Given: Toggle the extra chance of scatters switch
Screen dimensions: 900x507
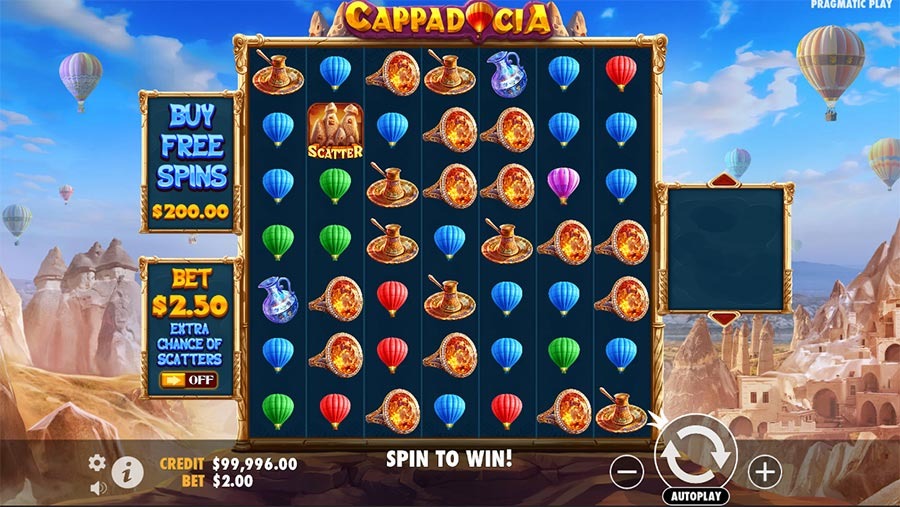Looking at the screenshot, I should click(188, 380).
